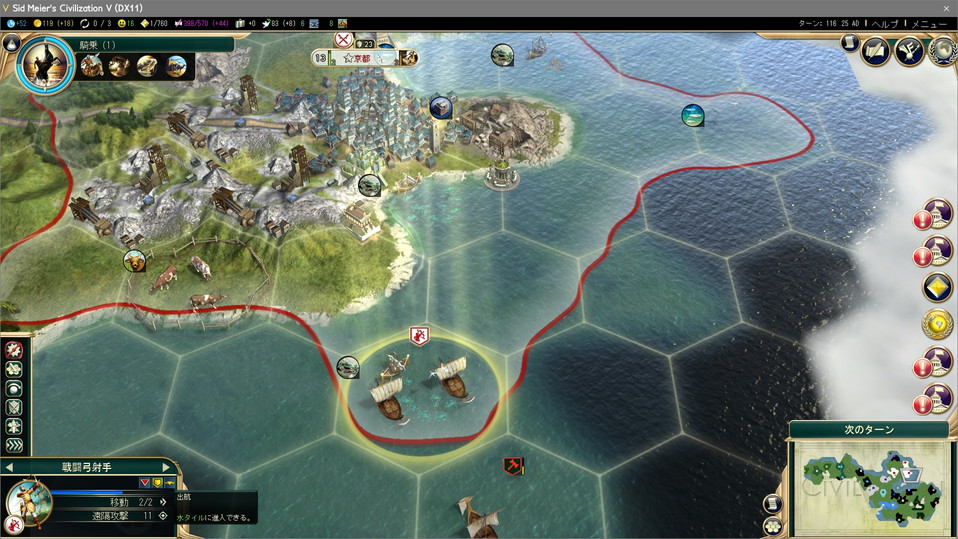Open the yellow diamond notification
The image size is (958, 539).
[x=937, y=287]
